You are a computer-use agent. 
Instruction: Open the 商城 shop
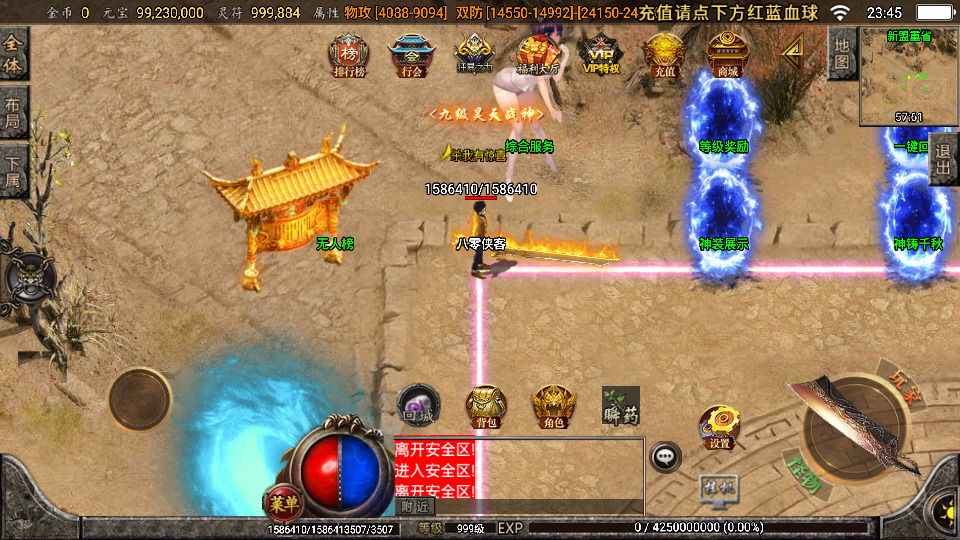point(727,55)
